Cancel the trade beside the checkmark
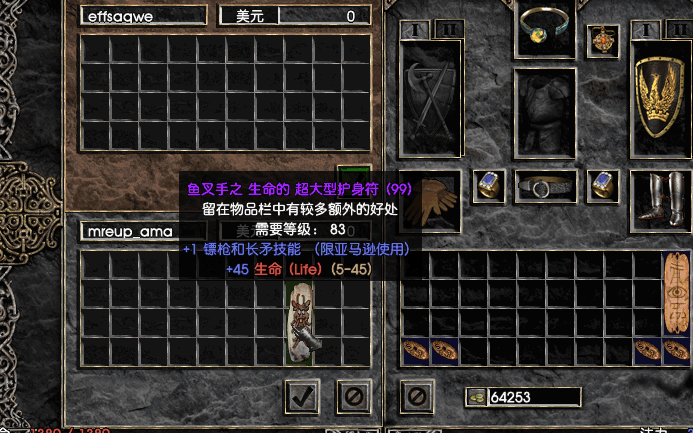This screenshot has height=433, width=693. [x=352, y=395]
